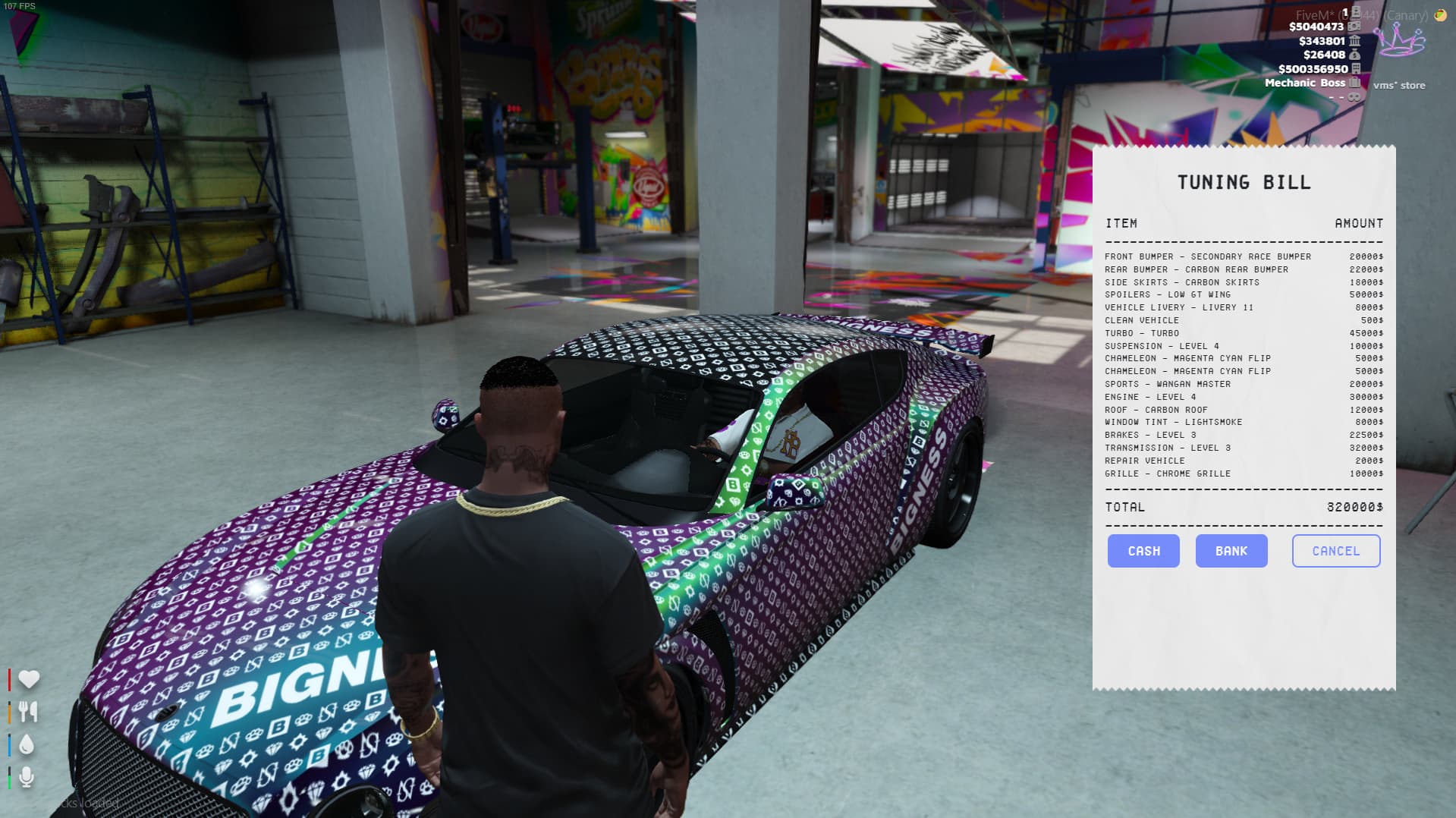Image resolution: width=1456 pixels, height=818 pixels.
Task: Toggle the player count badge near FiveM title
Action: 1346,12
